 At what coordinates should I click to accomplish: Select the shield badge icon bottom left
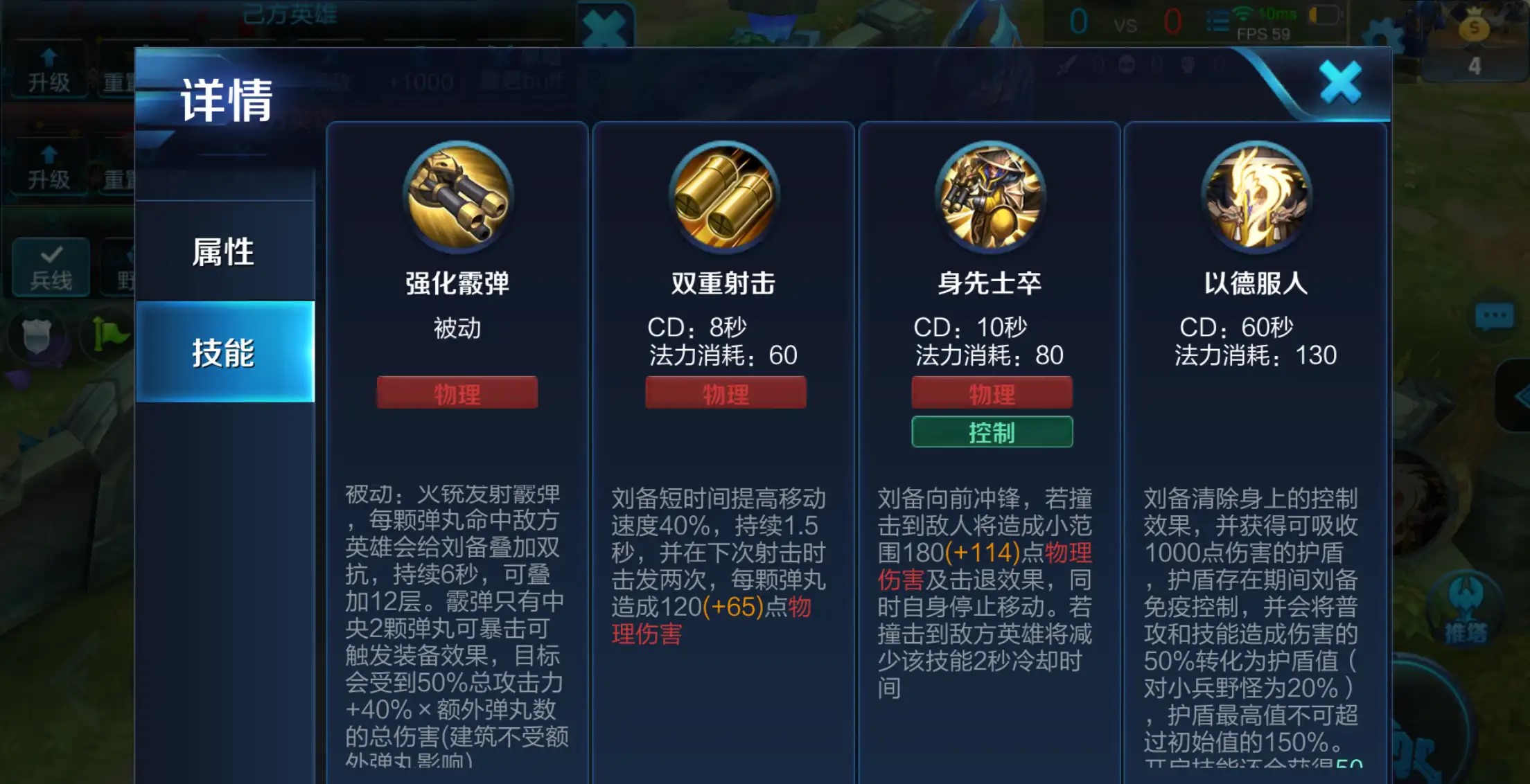click(38, 335)
